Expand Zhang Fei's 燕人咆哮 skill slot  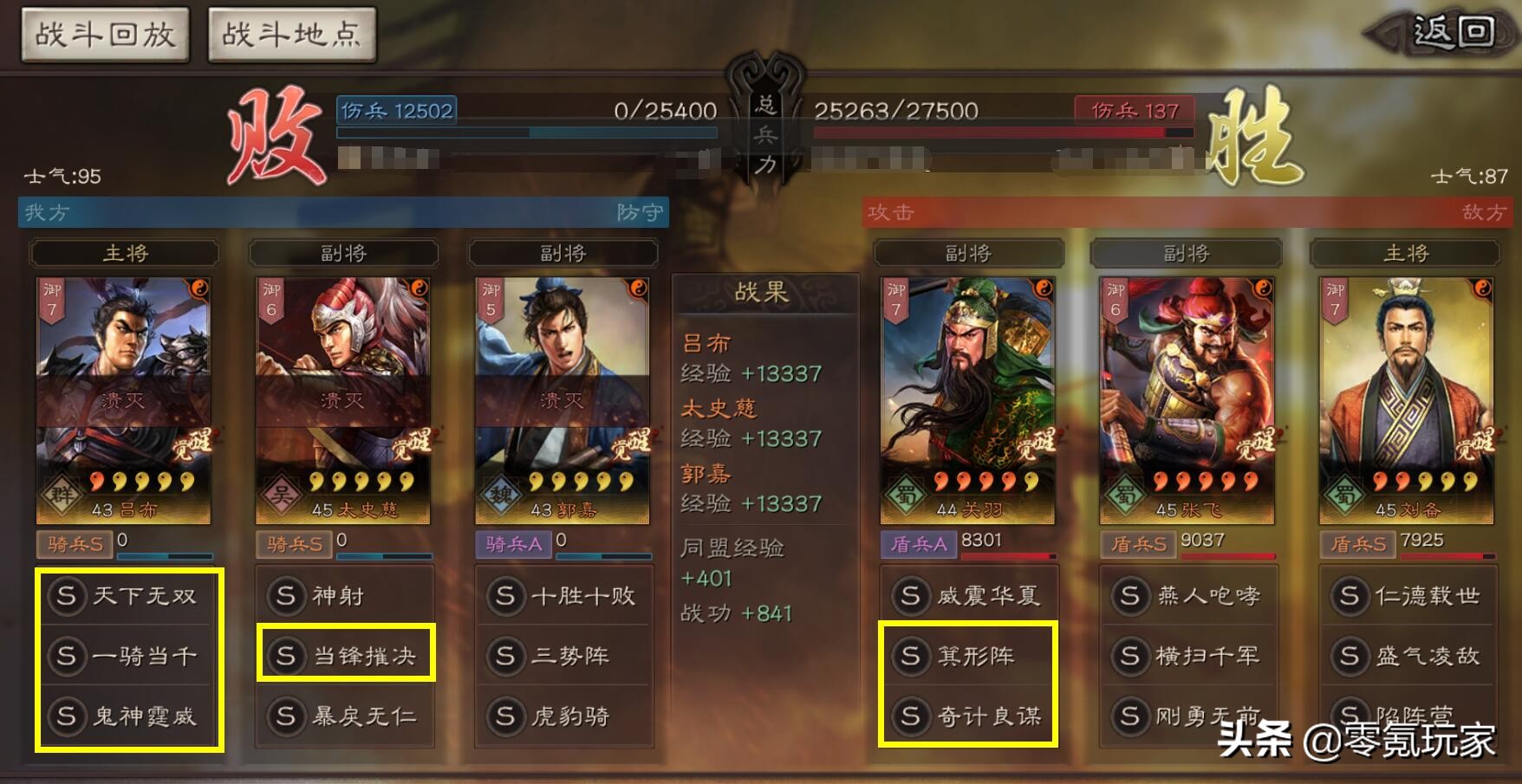tap(1189, 596)
